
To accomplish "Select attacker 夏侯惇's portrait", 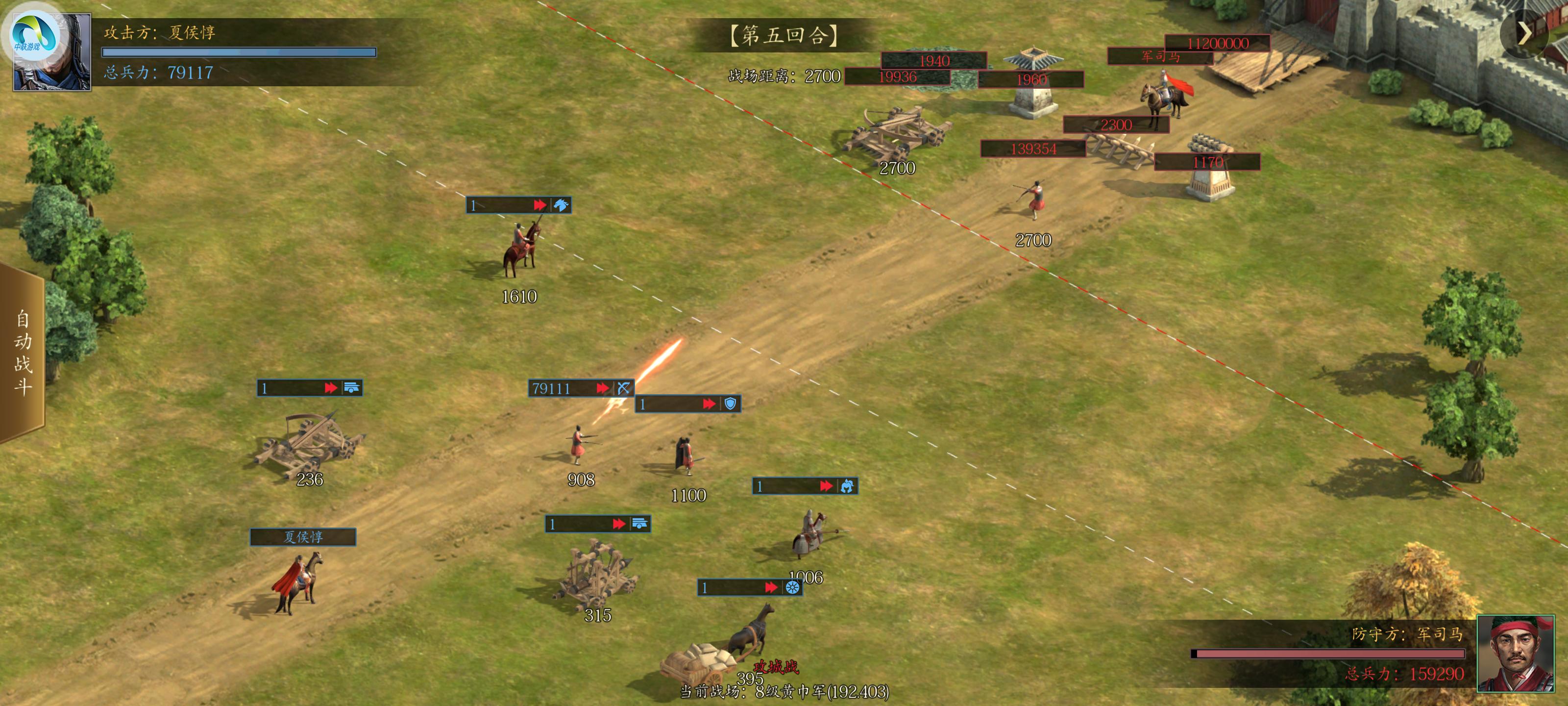I will coord(52,52).
